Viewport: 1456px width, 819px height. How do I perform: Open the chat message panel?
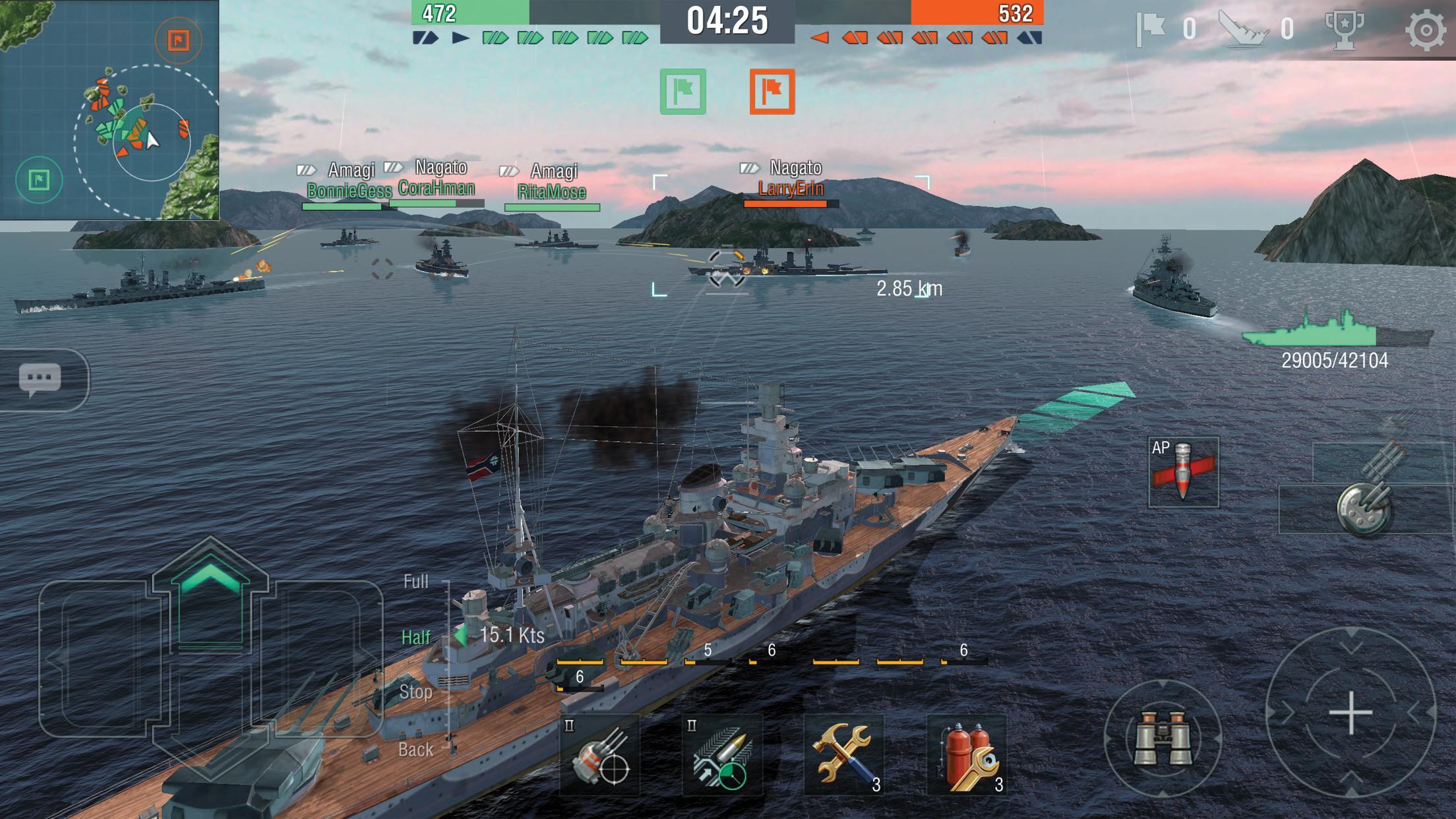point(42,378)
